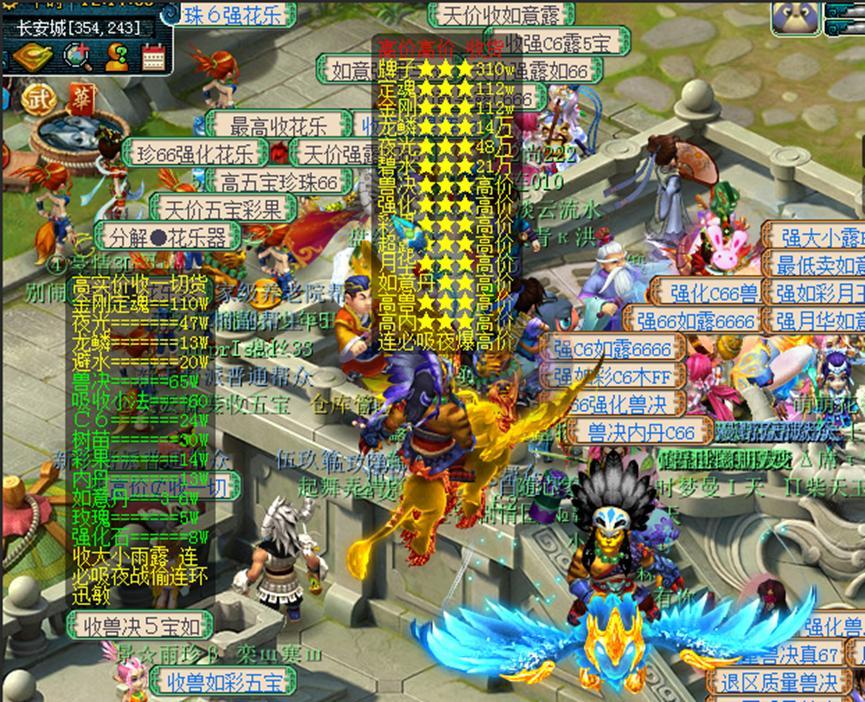
Task: Open the stall sign 珍66强化花乐
Action: click(x=195, y=153)
